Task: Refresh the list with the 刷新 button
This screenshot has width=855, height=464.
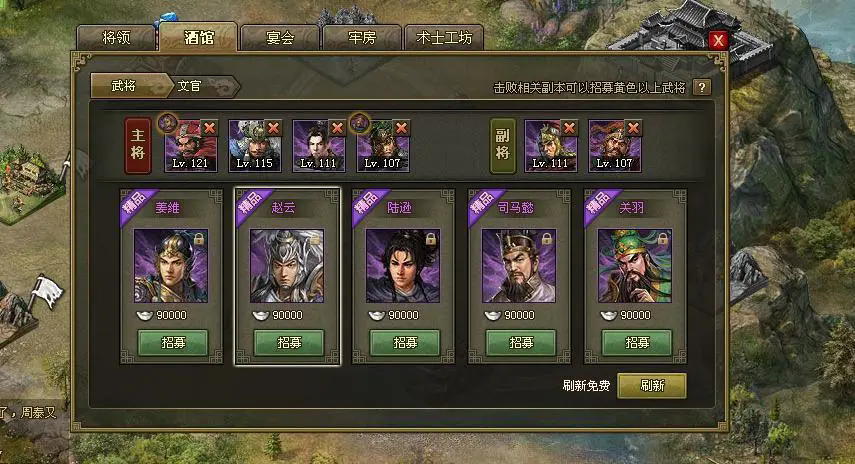Action: click(652, 386)
